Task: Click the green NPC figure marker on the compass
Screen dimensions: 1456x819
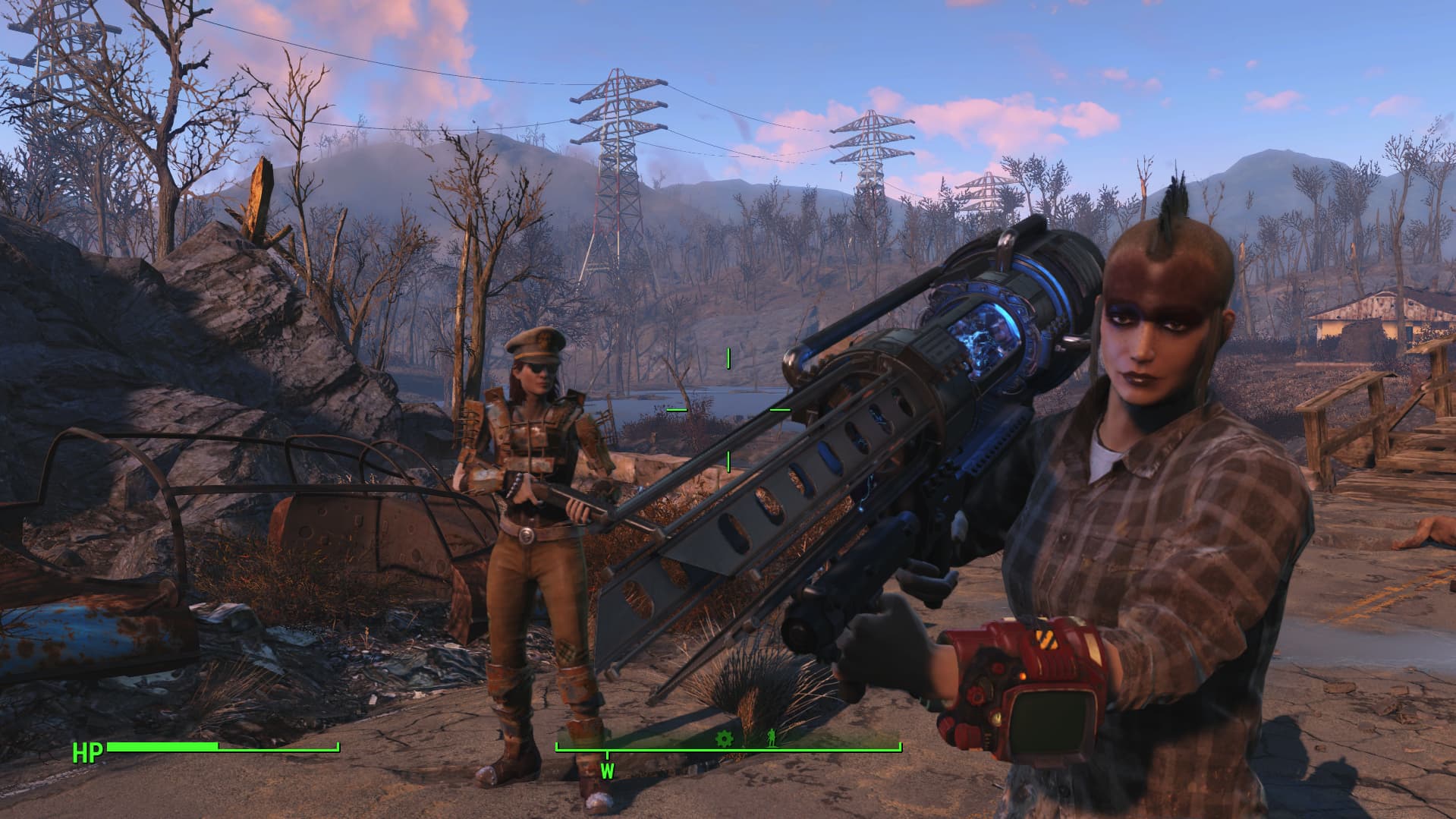Action: coord(772,737)
